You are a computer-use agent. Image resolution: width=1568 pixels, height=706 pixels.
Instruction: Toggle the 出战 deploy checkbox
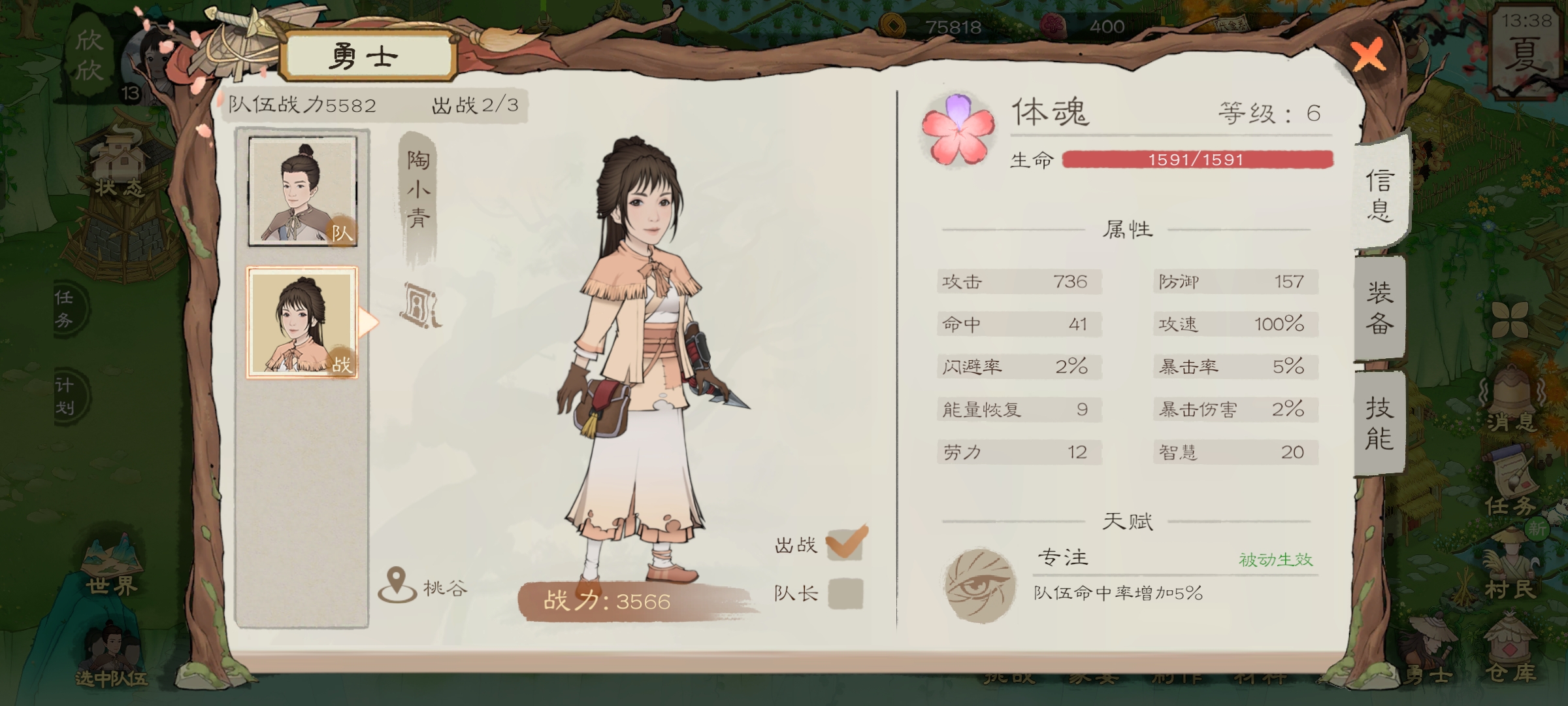[845, 543]
